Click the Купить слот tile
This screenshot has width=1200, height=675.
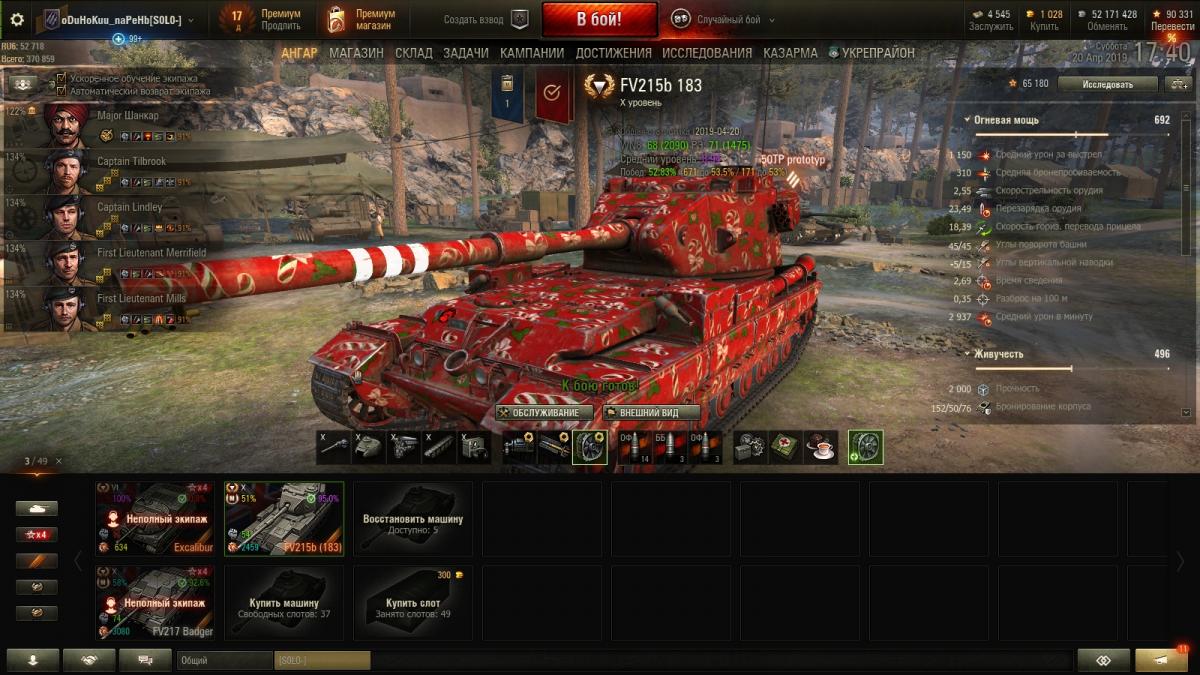413,602
